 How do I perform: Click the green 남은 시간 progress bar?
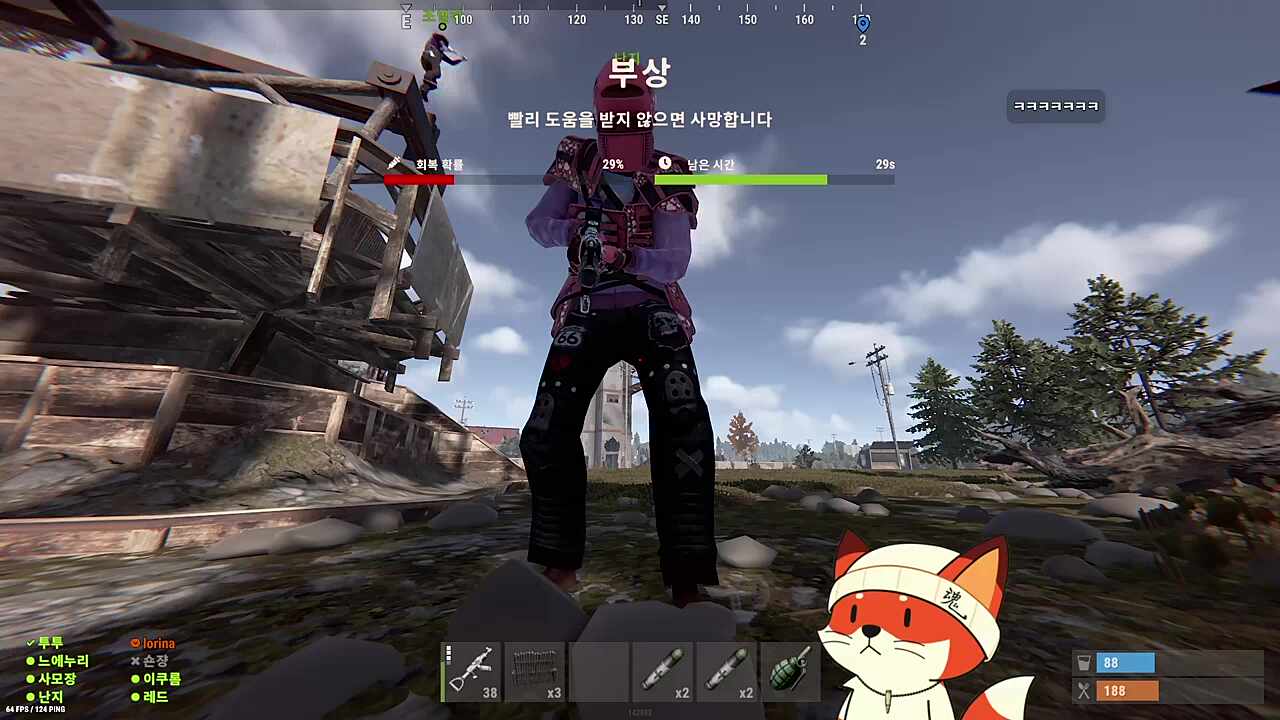click(740, 179)
